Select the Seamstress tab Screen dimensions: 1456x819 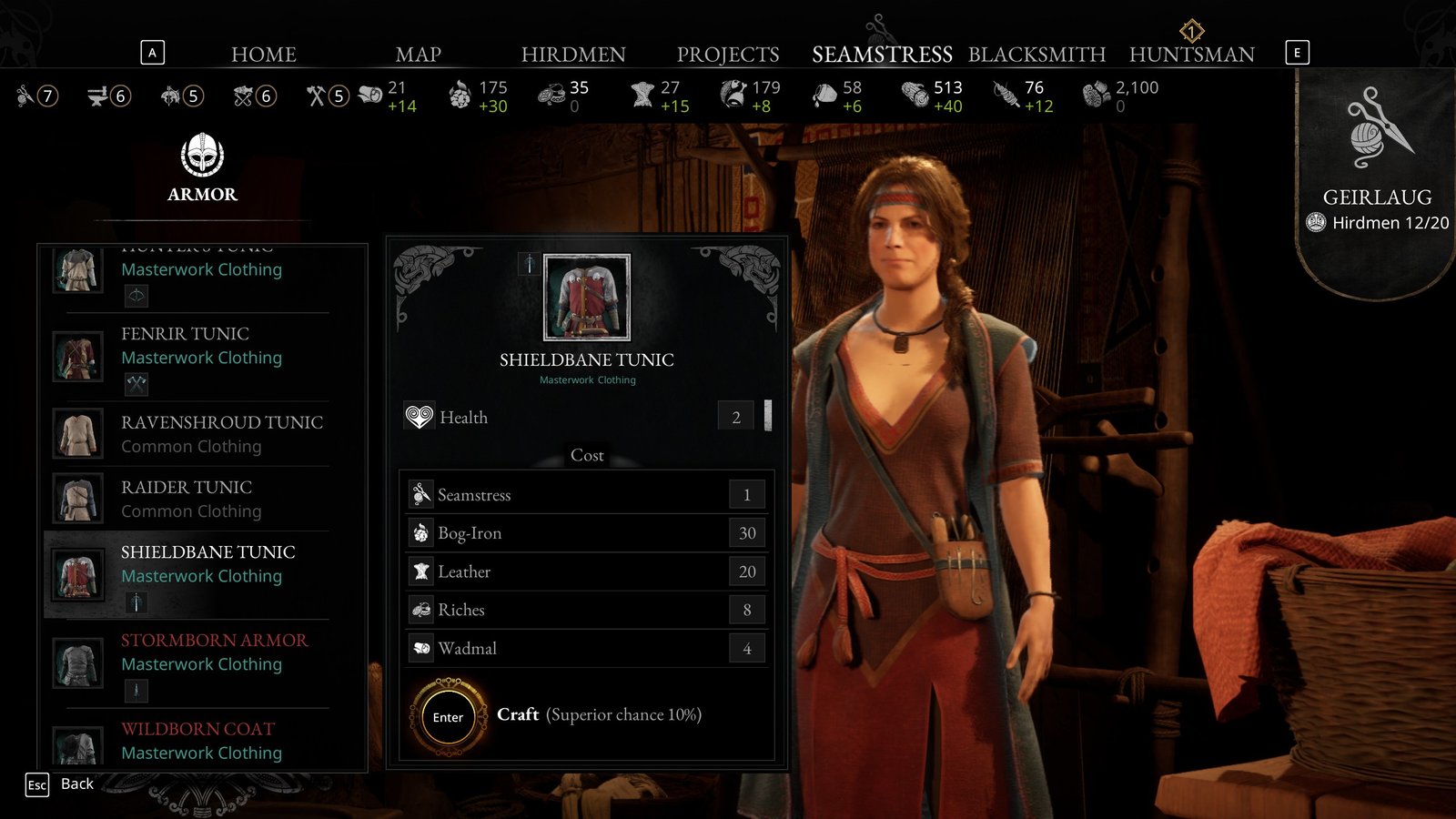point(882,55)
